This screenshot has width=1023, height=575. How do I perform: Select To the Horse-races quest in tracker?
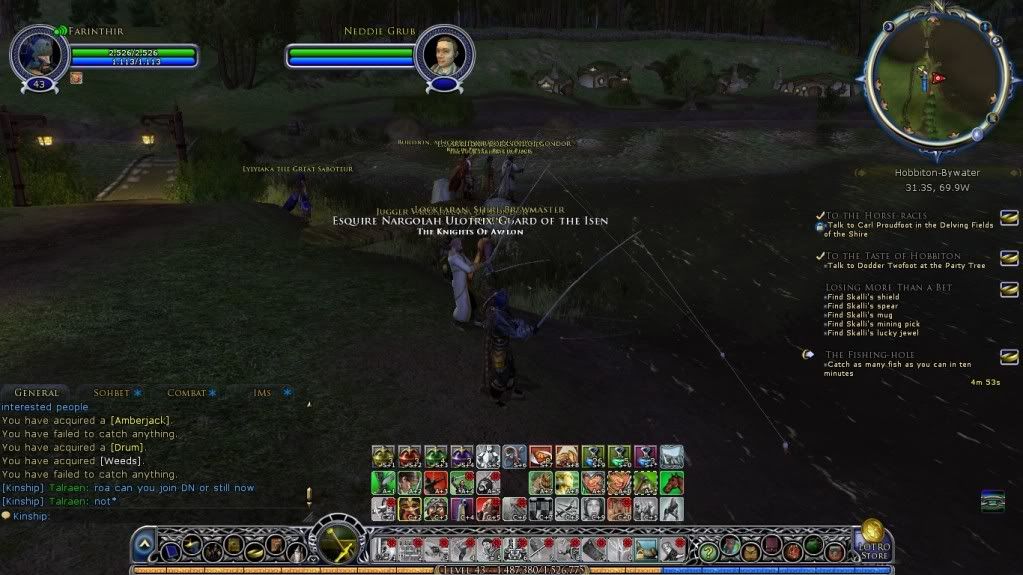[876, 215]
